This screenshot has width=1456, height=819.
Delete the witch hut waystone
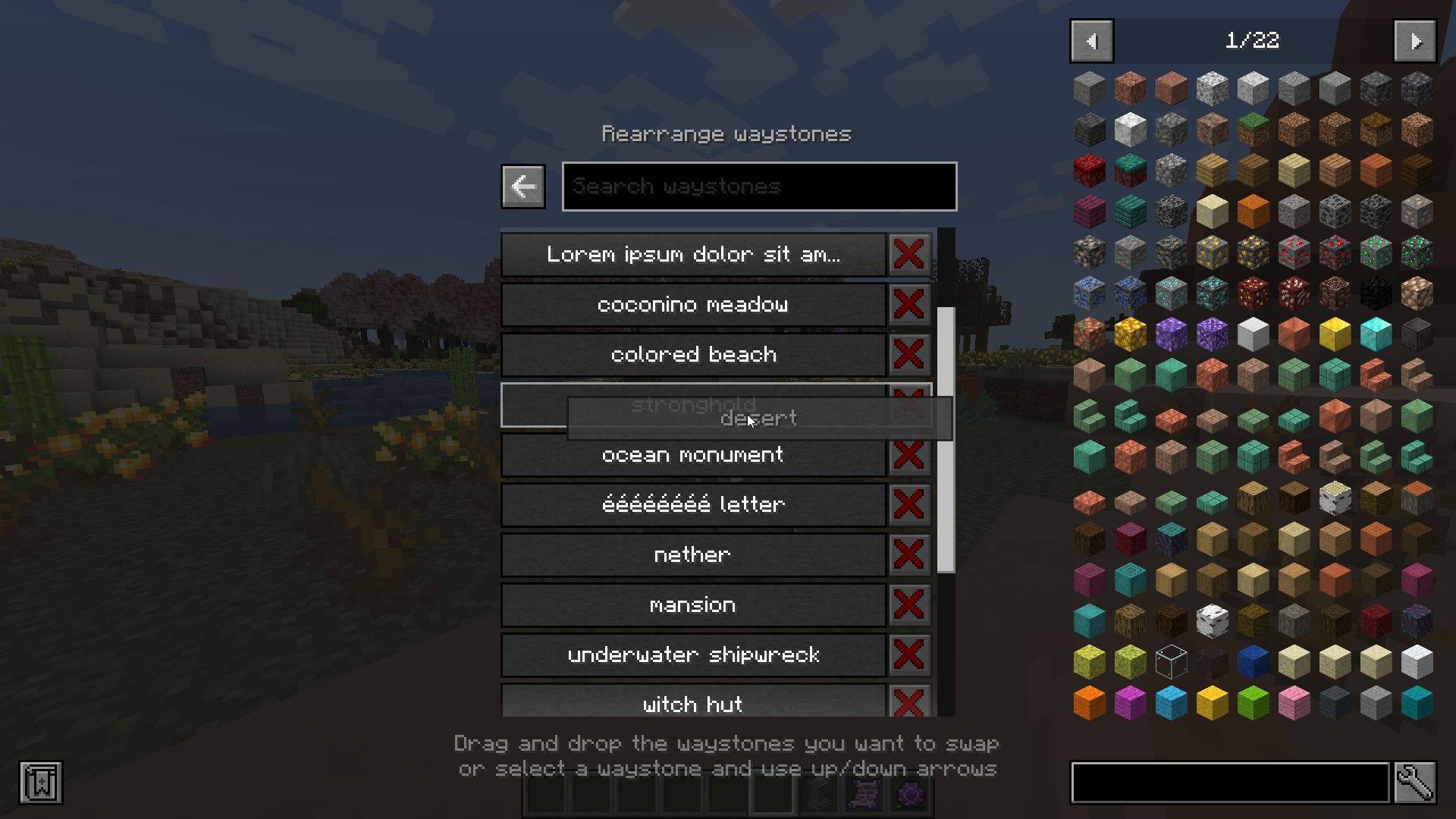908,704
